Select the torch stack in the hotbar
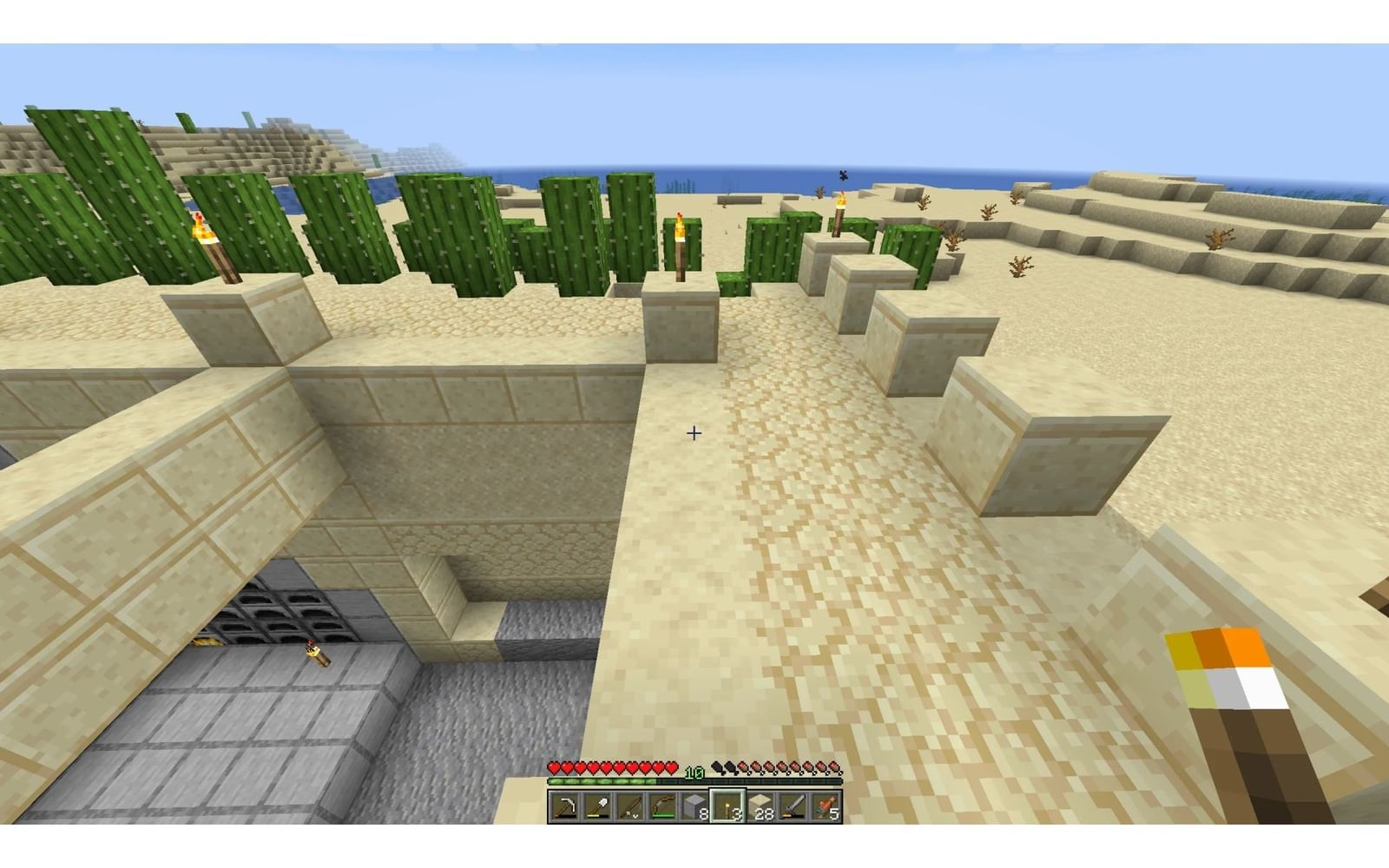Screen dimensions: 1389x868 pos(727,806)
